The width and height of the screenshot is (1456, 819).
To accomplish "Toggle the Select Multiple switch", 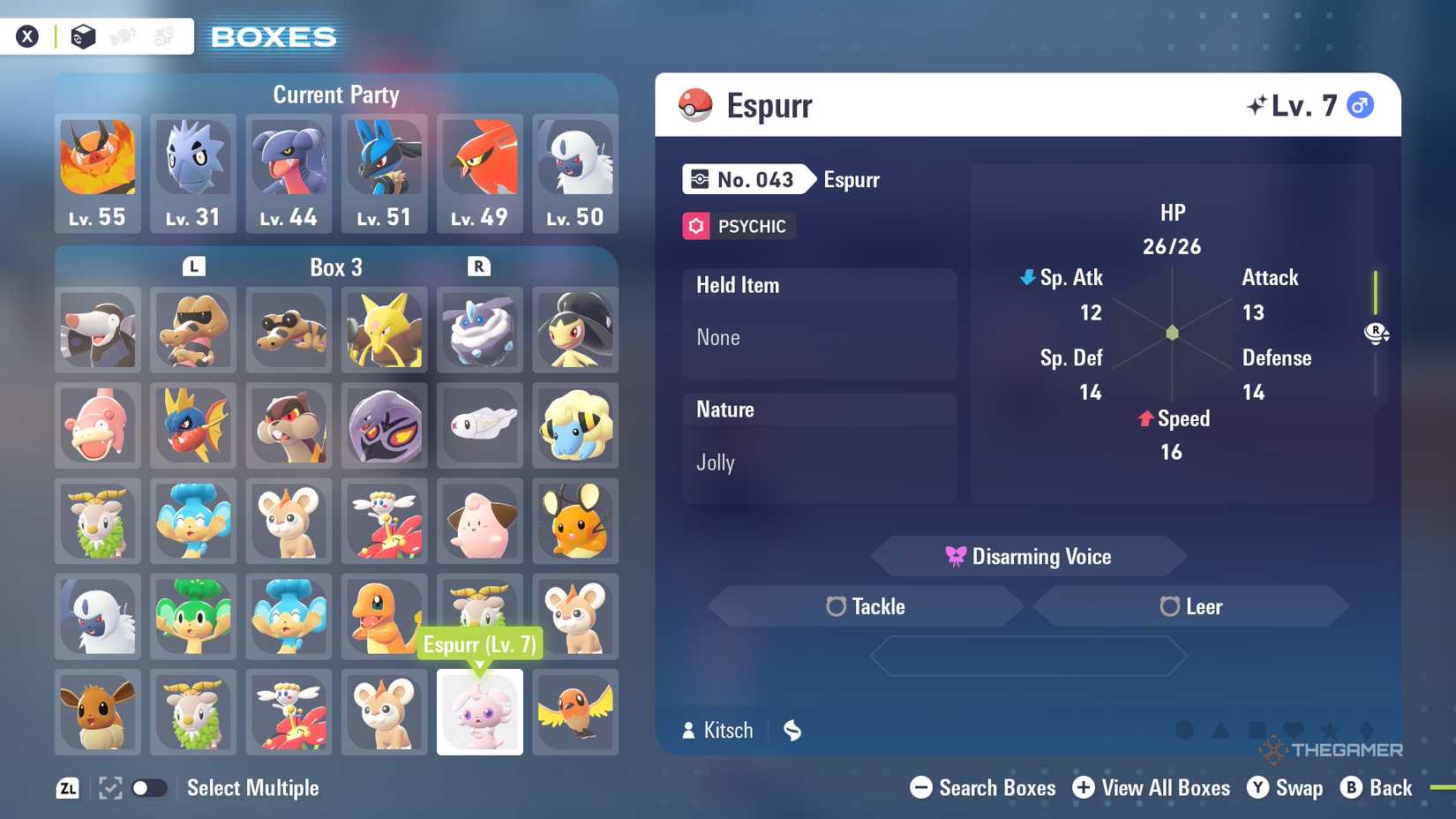I will tap(149, 788).
